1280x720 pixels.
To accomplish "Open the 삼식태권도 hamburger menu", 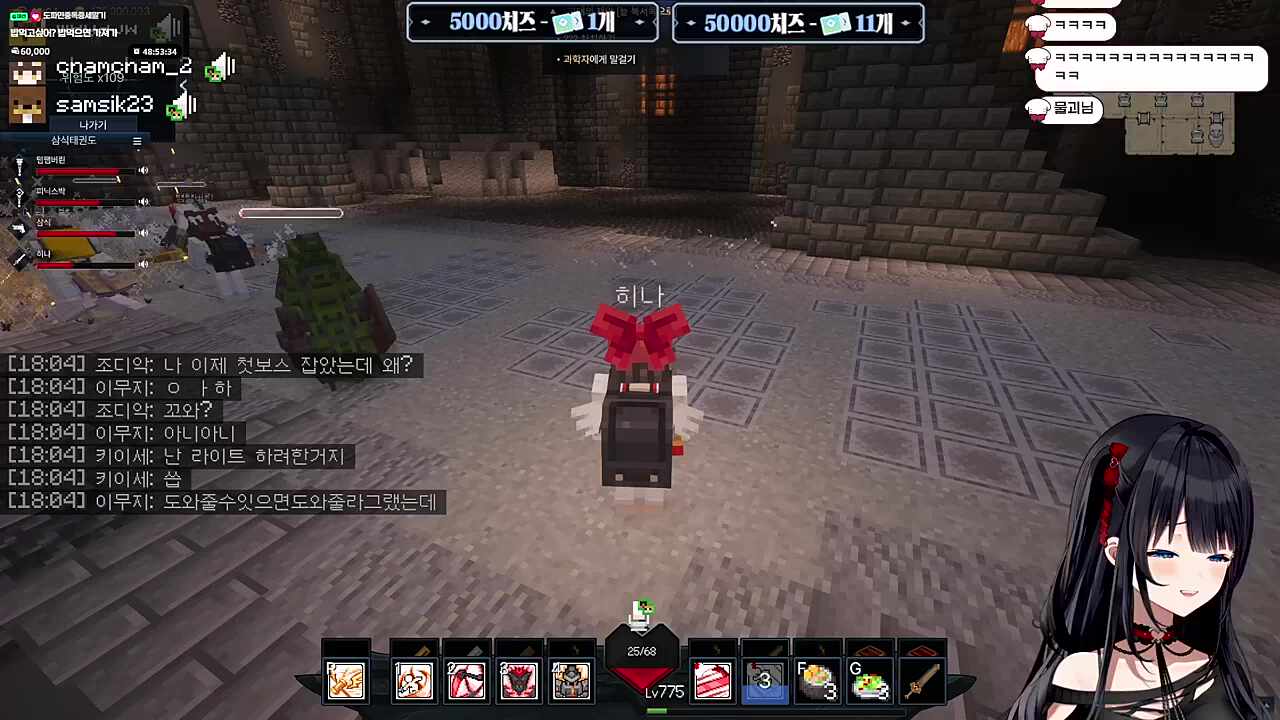I will pyautogui.click(x=137, y=140).
